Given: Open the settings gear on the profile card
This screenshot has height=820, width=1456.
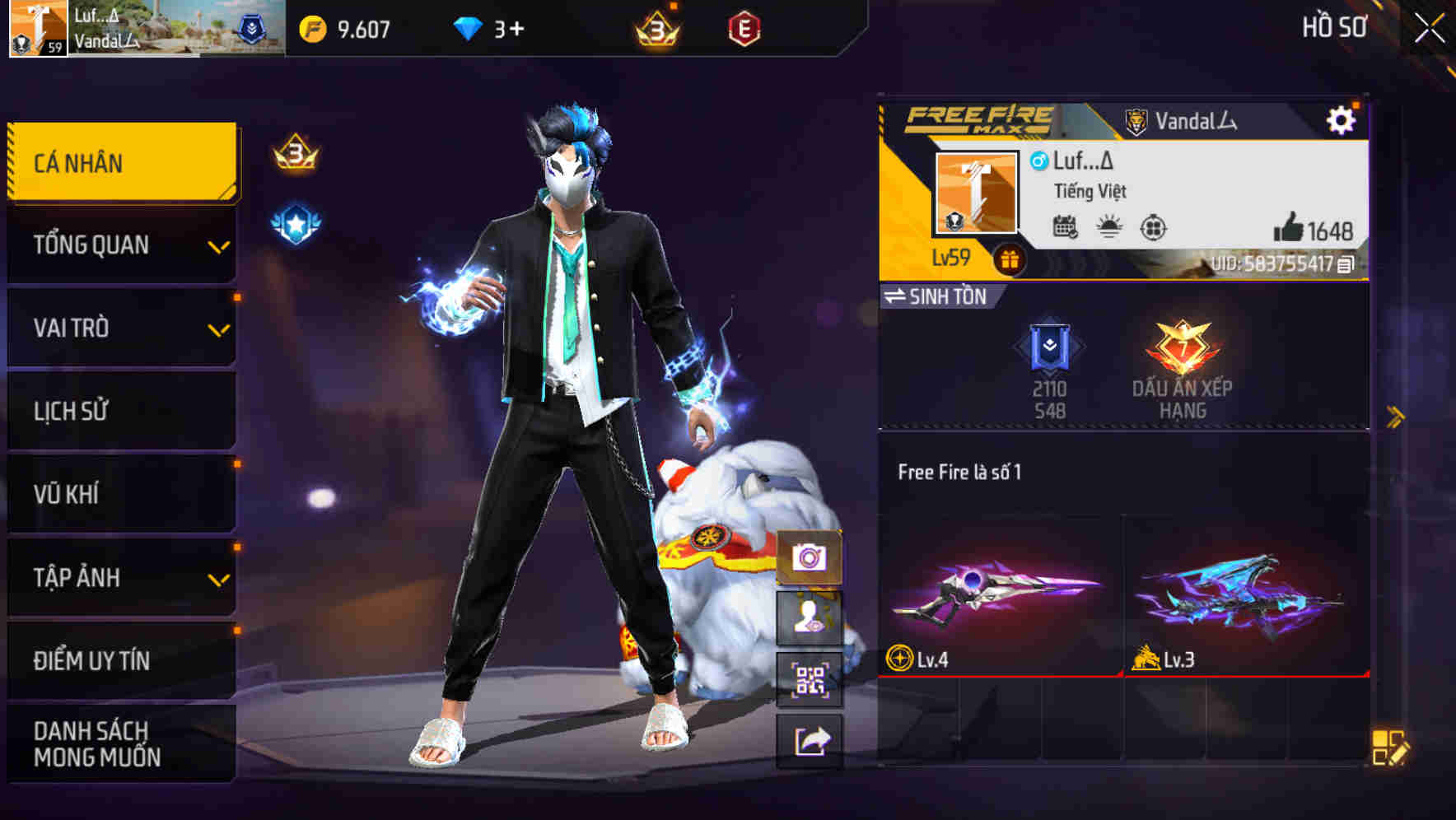Looking at the screenshot, I should click(x=1342, y=120).
